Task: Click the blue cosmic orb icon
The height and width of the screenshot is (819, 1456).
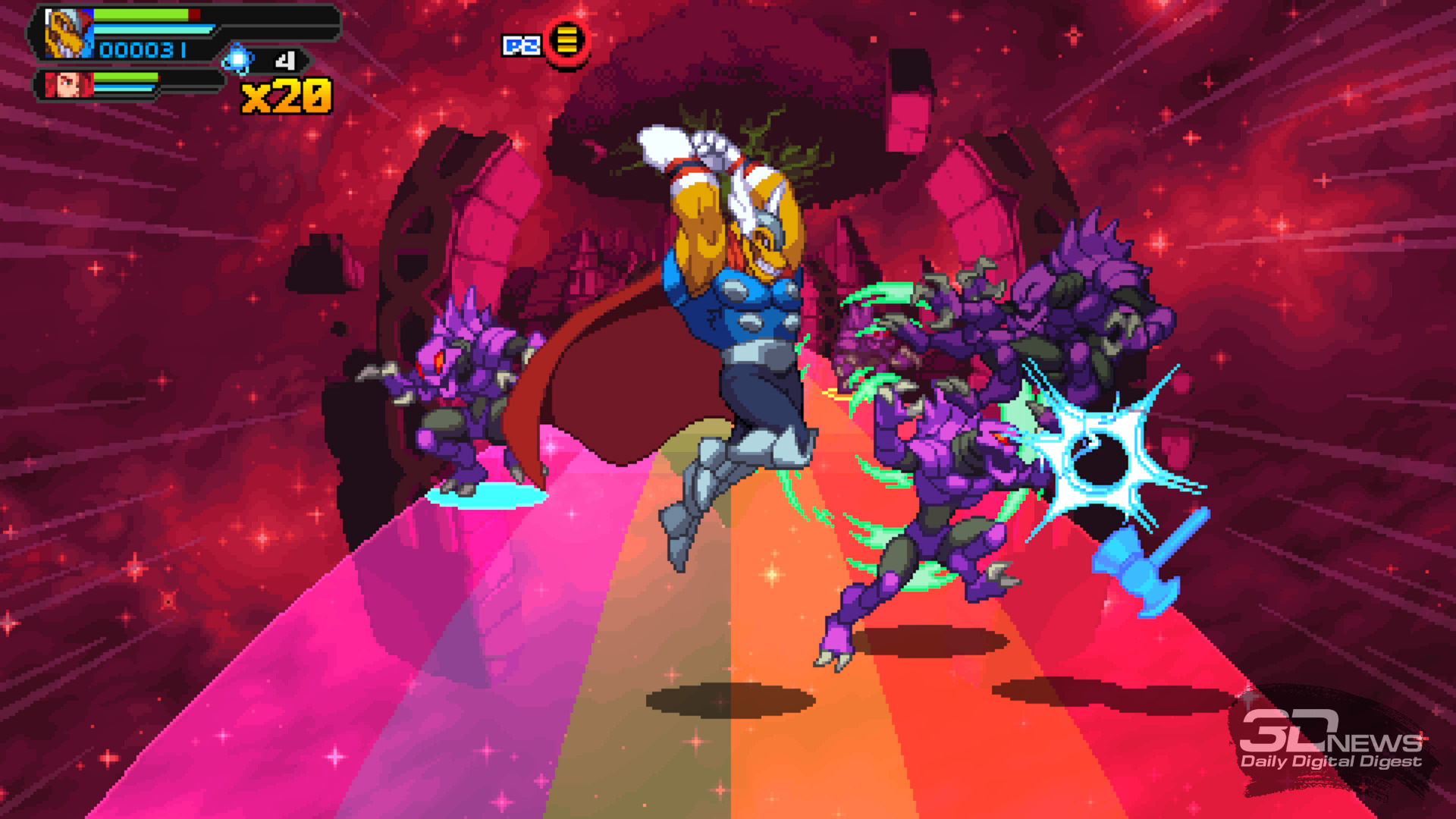Action: (238, 60)
